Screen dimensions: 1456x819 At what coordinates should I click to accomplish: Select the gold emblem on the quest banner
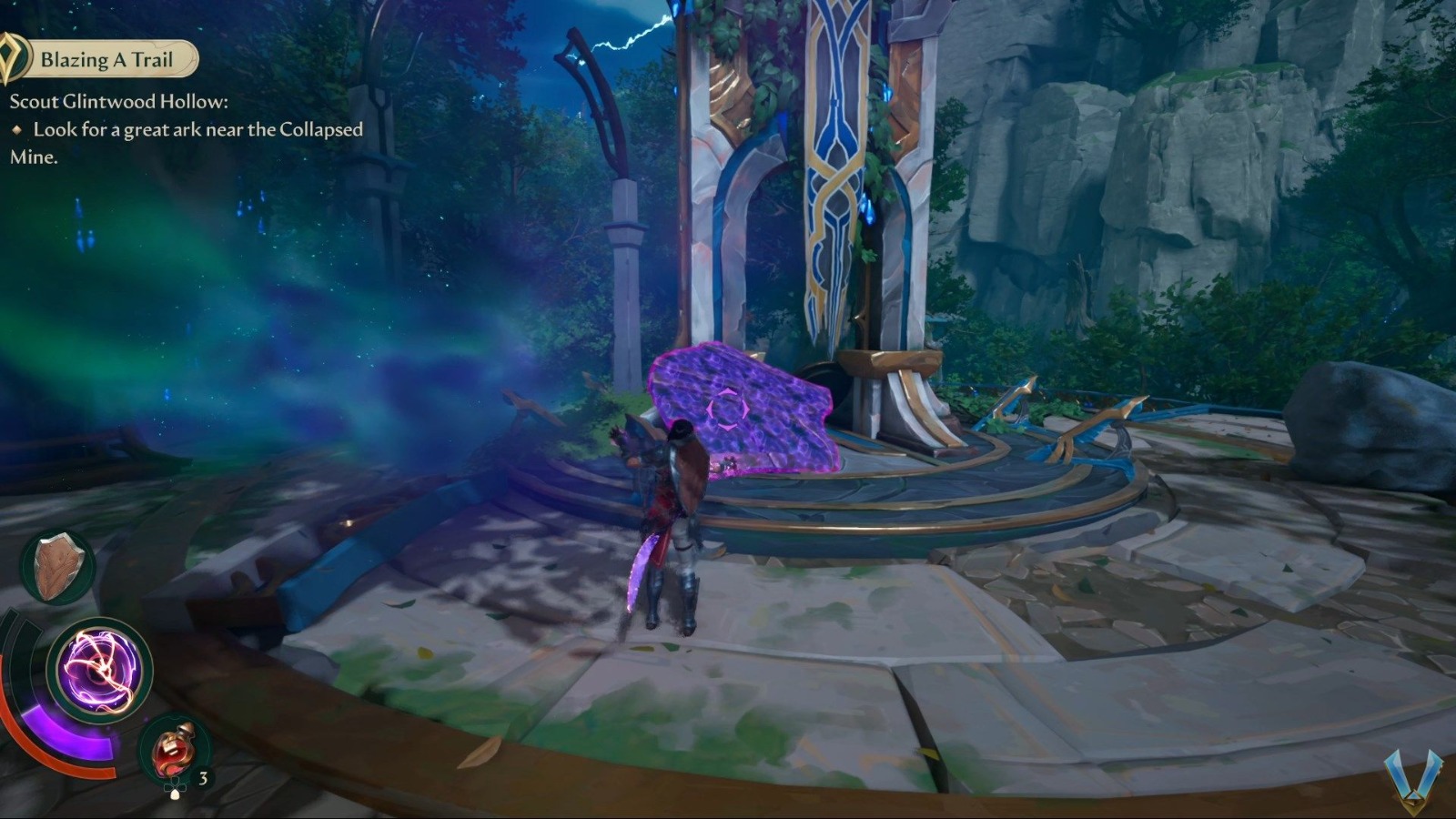[x=13, y=57]
